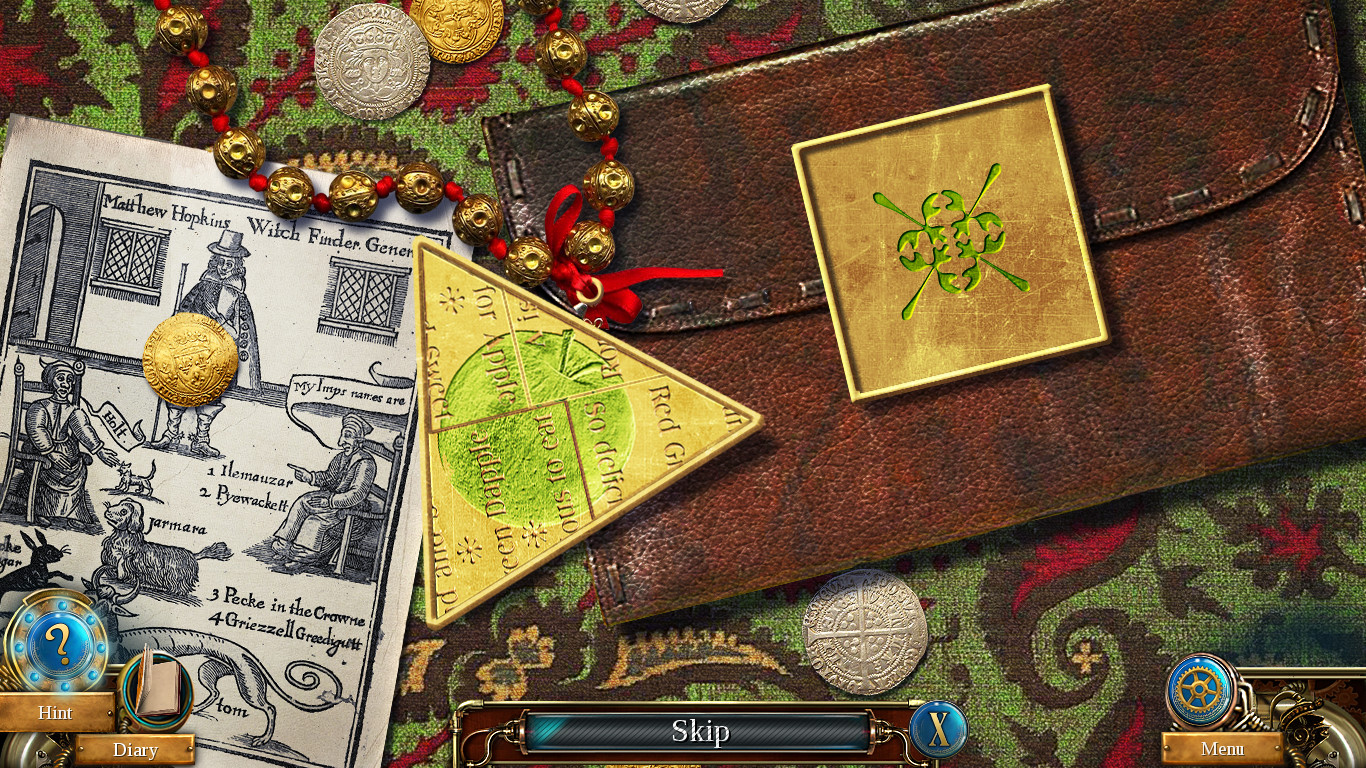Skip the puzzle using the Skip bar

[699, 731]
